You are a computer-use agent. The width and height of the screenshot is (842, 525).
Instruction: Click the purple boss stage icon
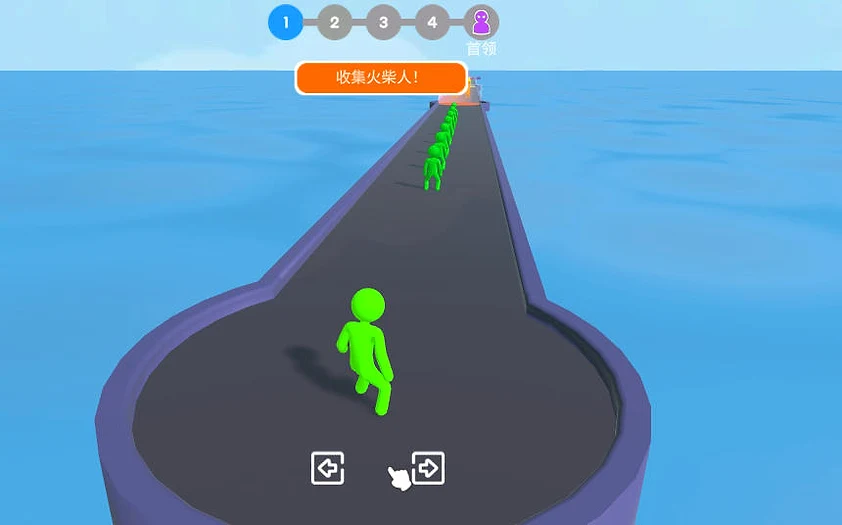(481, 22)
